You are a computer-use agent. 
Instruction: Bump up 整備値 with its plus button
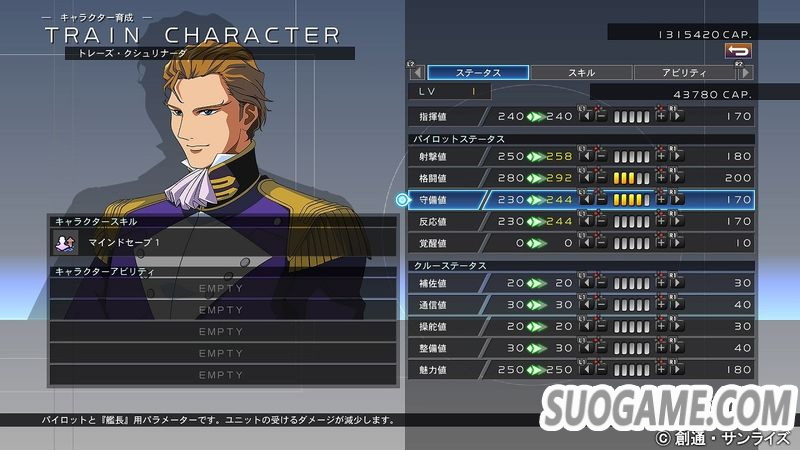pos(661,348)
